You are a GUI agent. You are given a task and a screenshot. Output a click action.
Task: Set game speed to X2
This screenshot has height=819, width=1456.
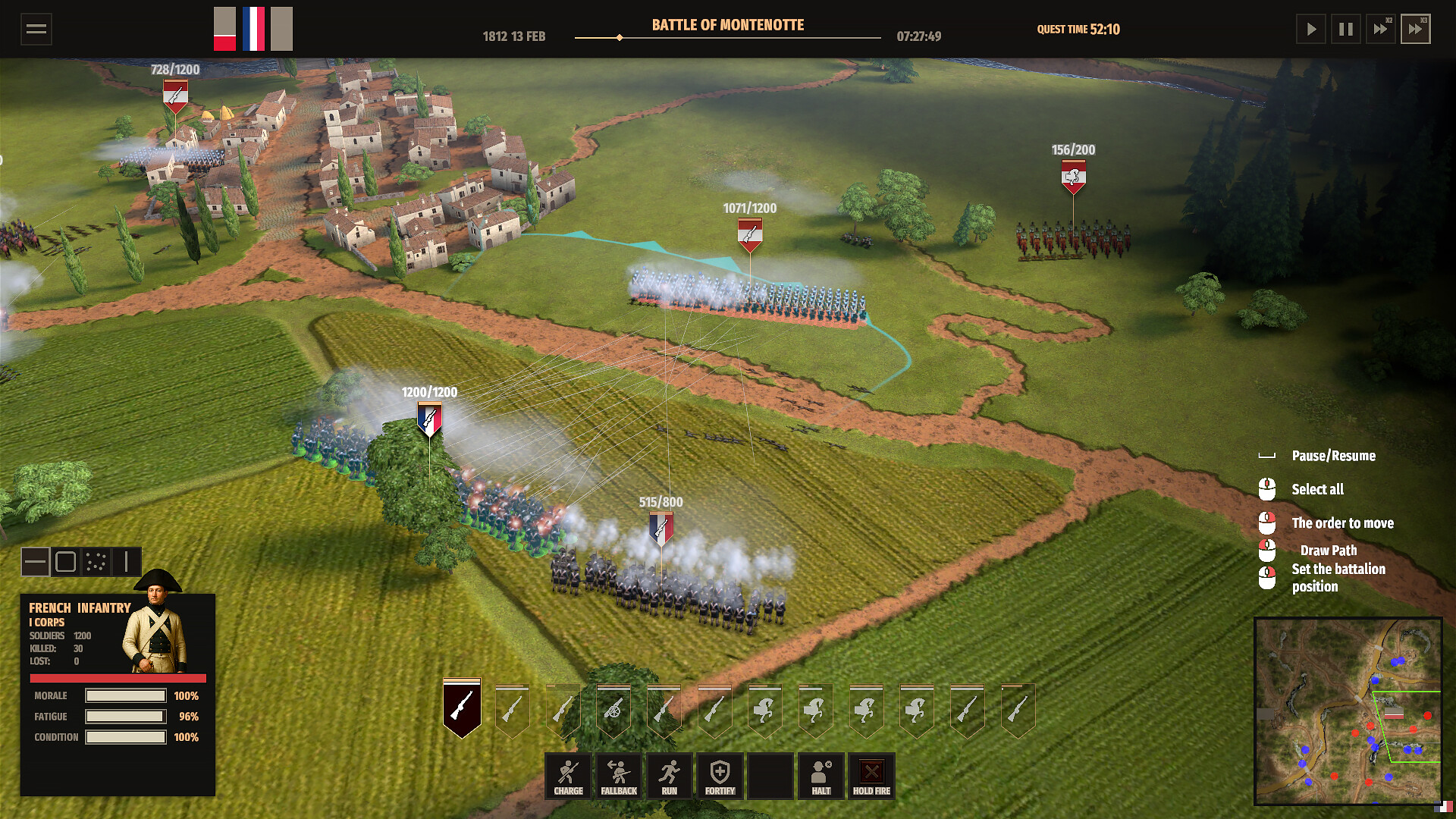[1381, 30]
